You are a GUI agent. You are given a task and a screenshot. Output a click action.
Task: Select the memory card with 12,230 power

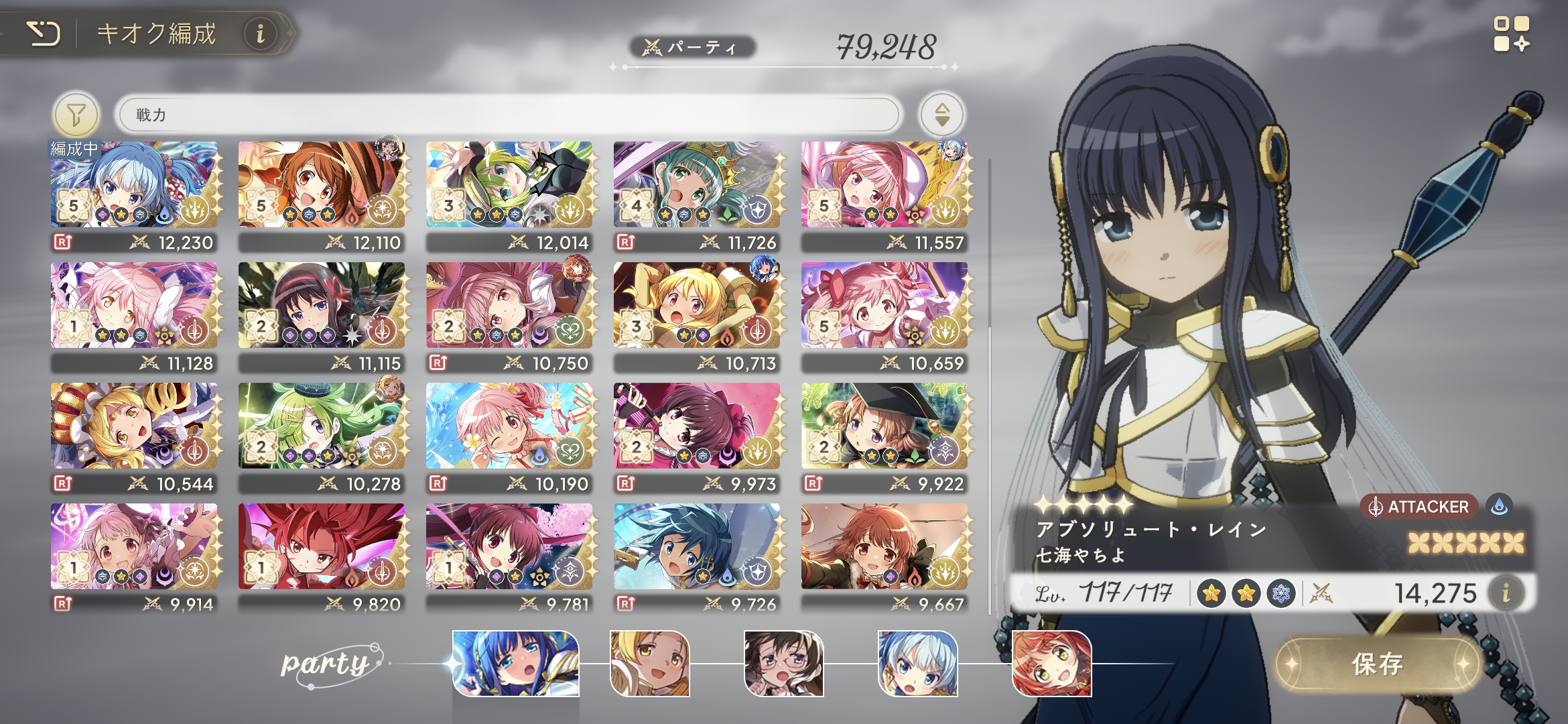click(x=134, y=184)
